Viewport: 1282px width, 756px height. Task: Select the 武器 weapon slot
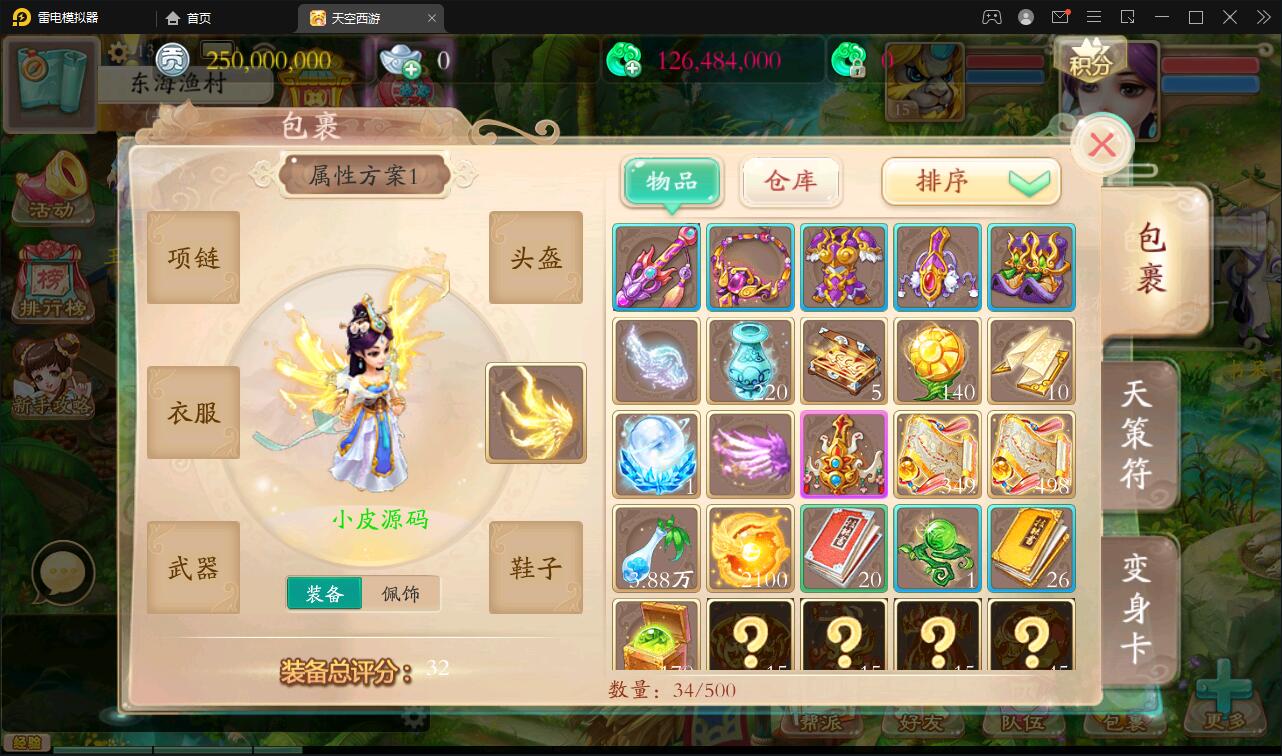click(193, 567)
